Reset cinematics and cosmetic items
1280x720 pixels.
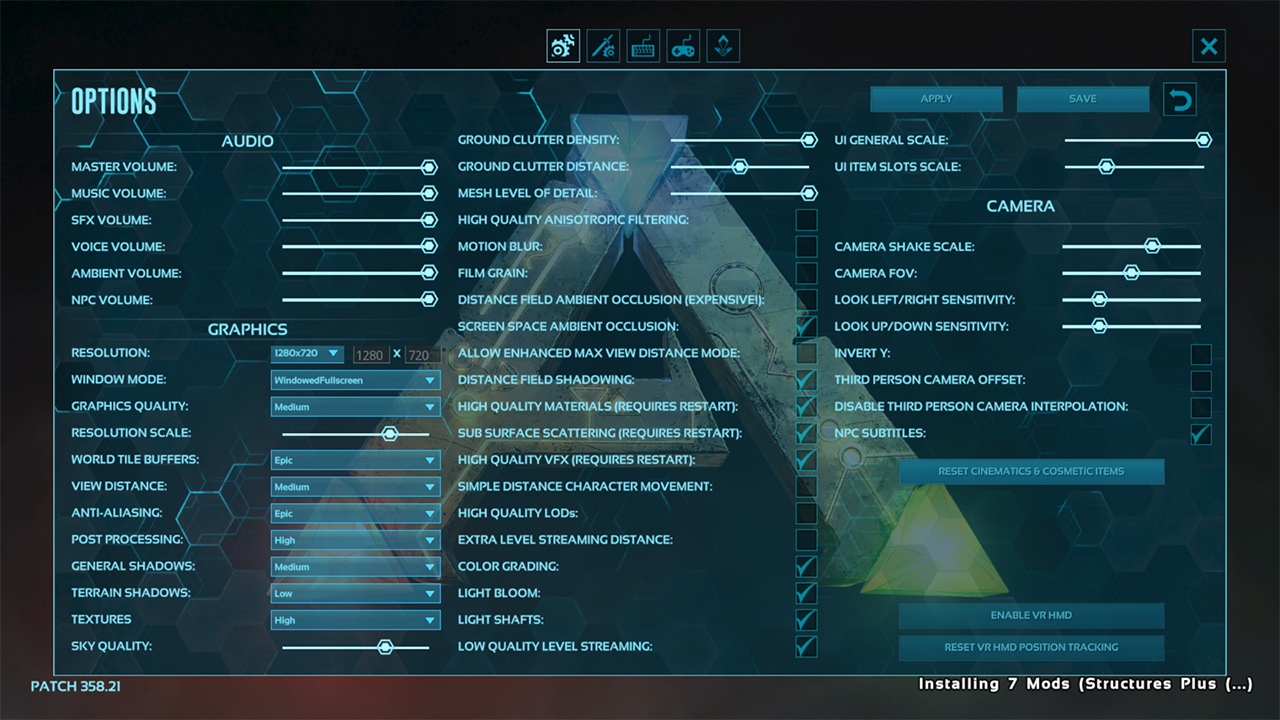tap(1031, 471)
